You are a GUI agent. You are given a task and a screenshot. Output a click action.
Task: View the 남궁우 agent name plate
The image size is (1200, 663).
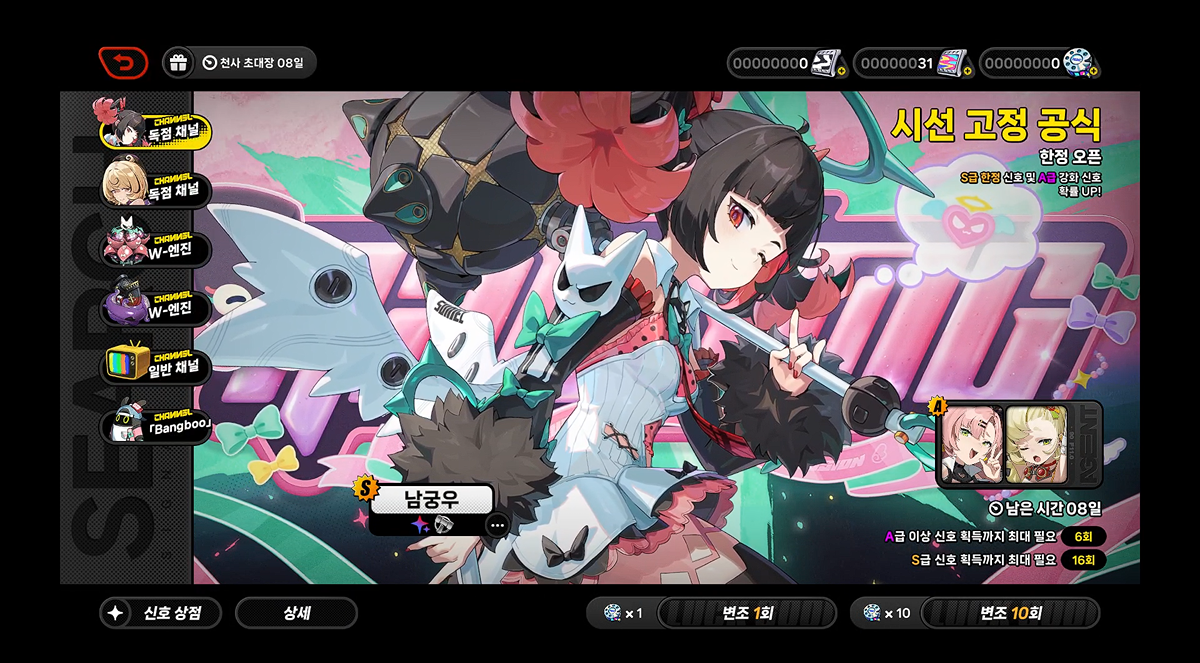[x=431, y=499]
